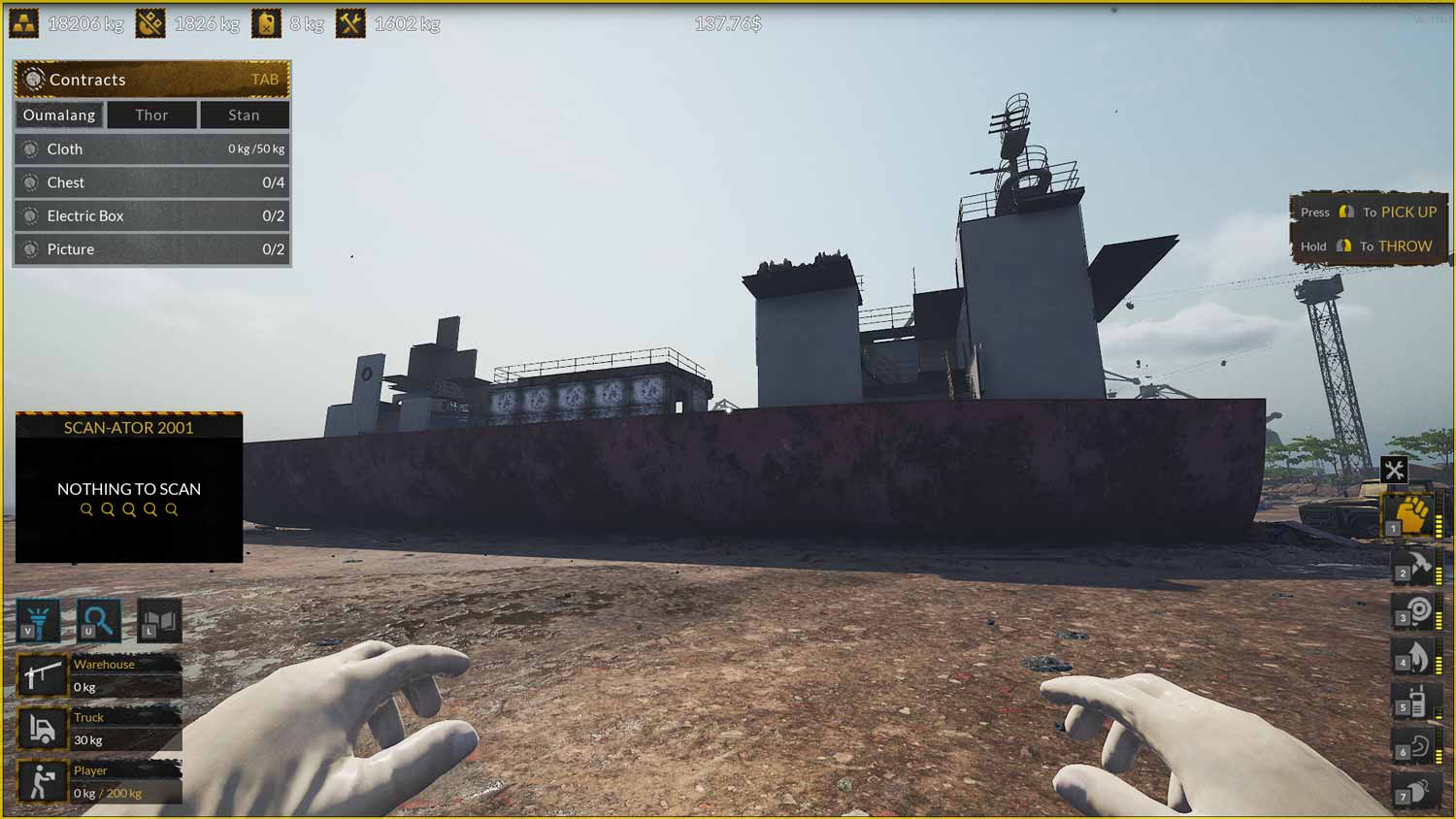This screenshot has height=819, width=1456.
Task: Toggle the logbook L icon
Action: pyautogui.click(x=158, y=620)
